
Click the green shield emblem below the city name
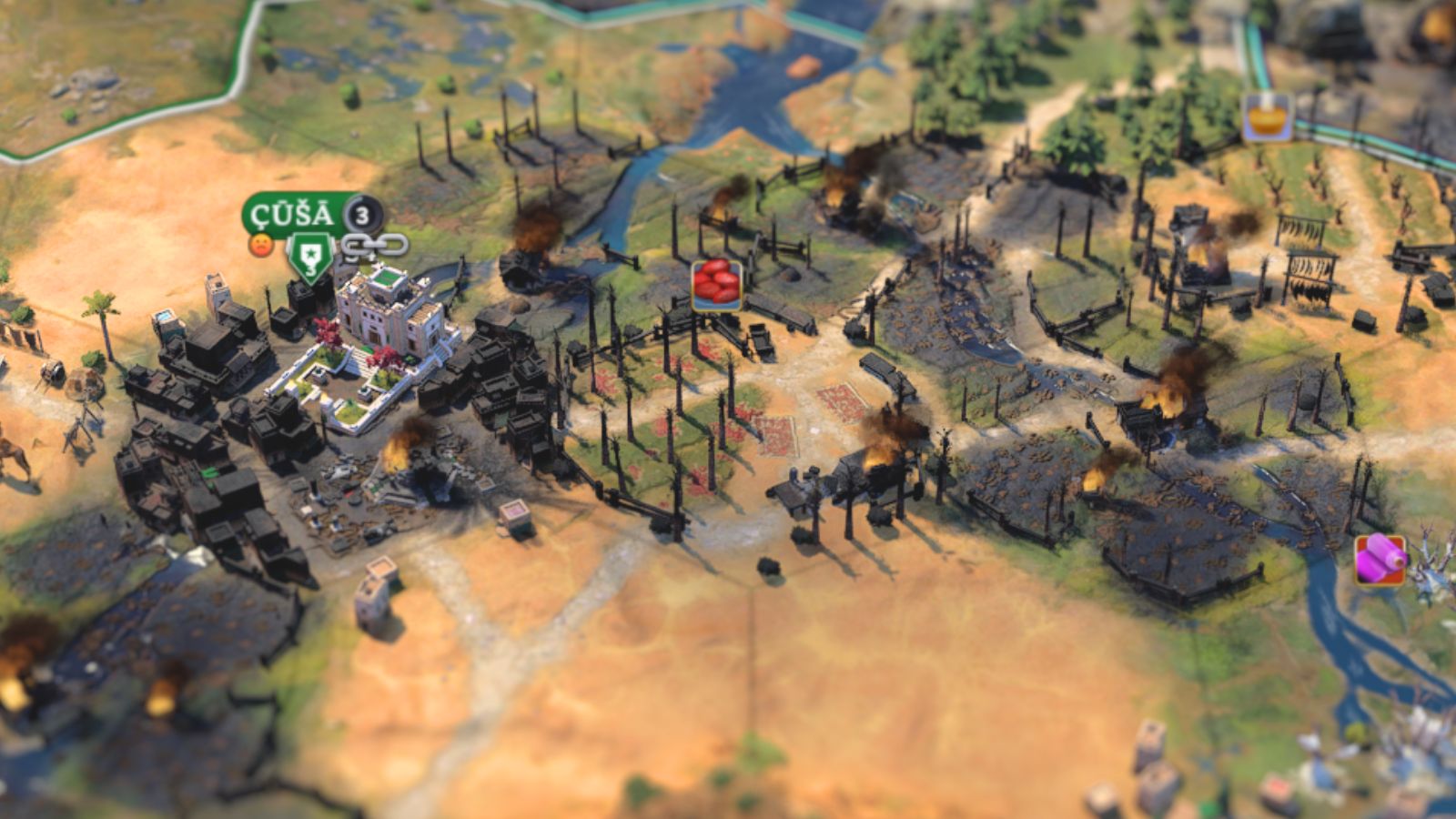(309, 256)
